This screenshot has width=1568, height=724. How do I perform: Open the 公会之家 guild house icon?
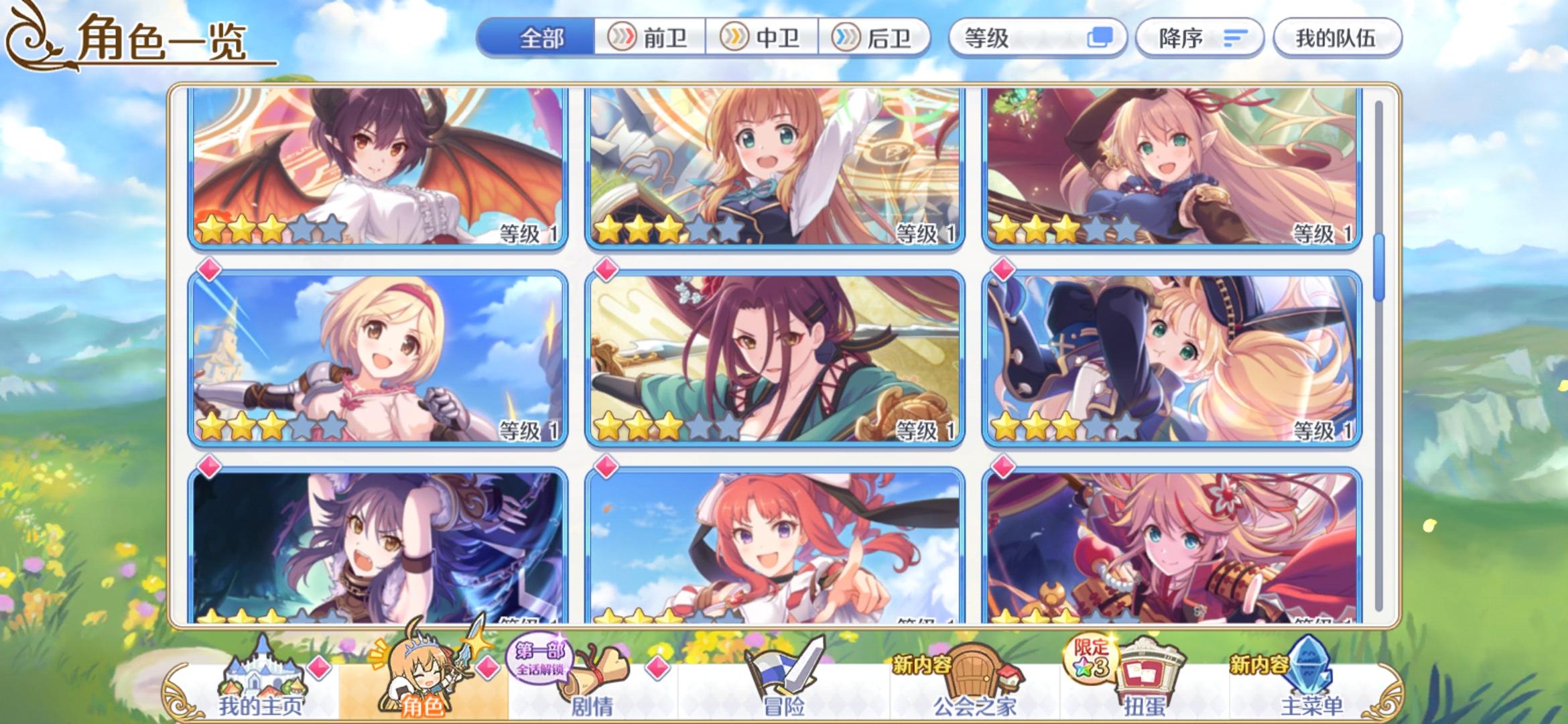976,674
